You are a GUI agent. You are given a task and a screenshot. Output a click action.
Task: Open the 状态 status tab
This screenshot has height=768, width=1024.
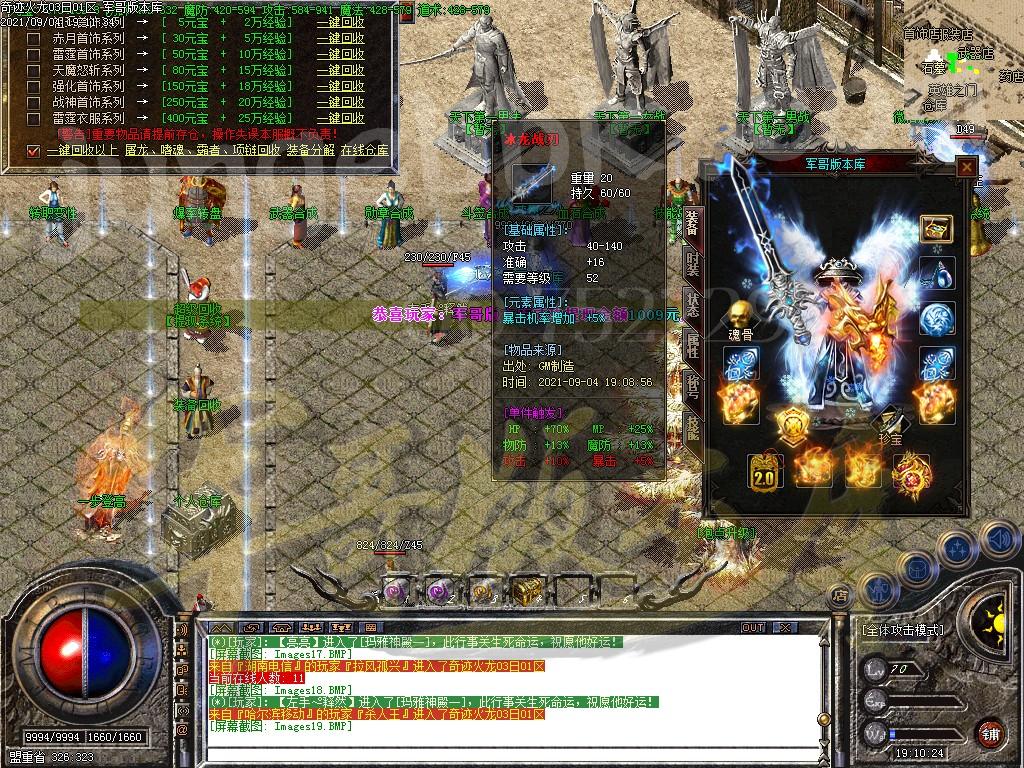tap(693, 304)
